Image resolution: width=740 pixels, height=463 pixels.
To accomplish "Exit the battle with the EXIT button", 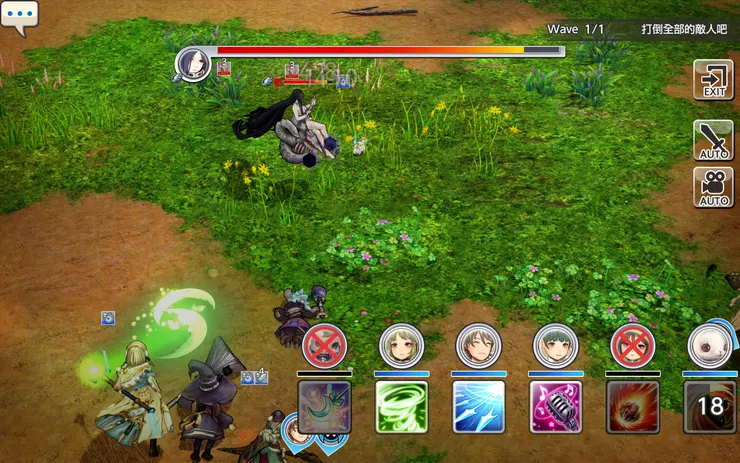I will [x=713, y=79].
